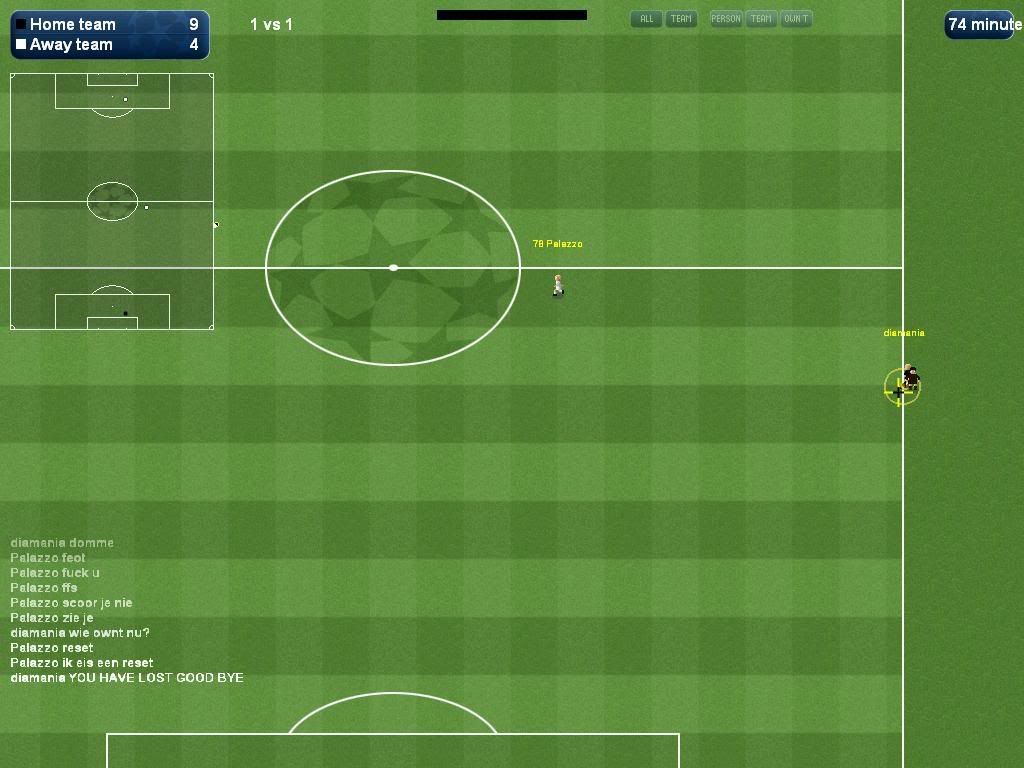This screenshot has height=768, width=1024.
Task: Click the pitch minimap overview
Action: (x=112, y=201)
